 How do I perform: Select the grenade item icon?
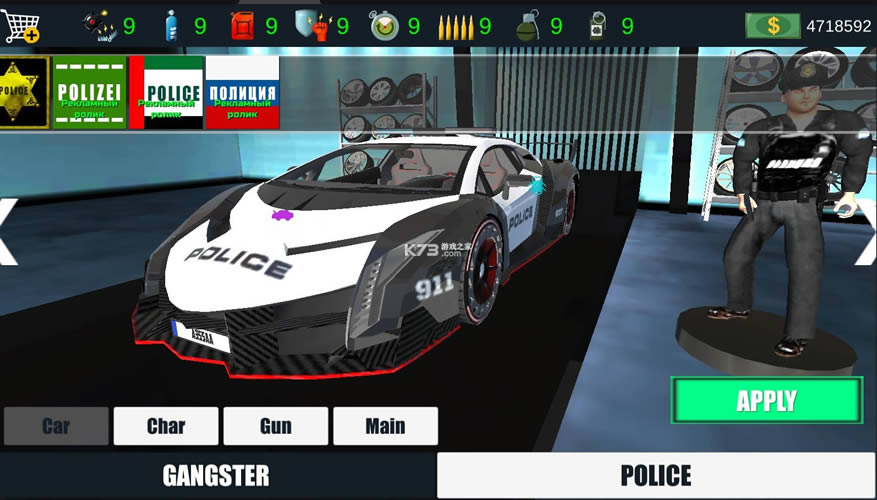tap(527, 26)
